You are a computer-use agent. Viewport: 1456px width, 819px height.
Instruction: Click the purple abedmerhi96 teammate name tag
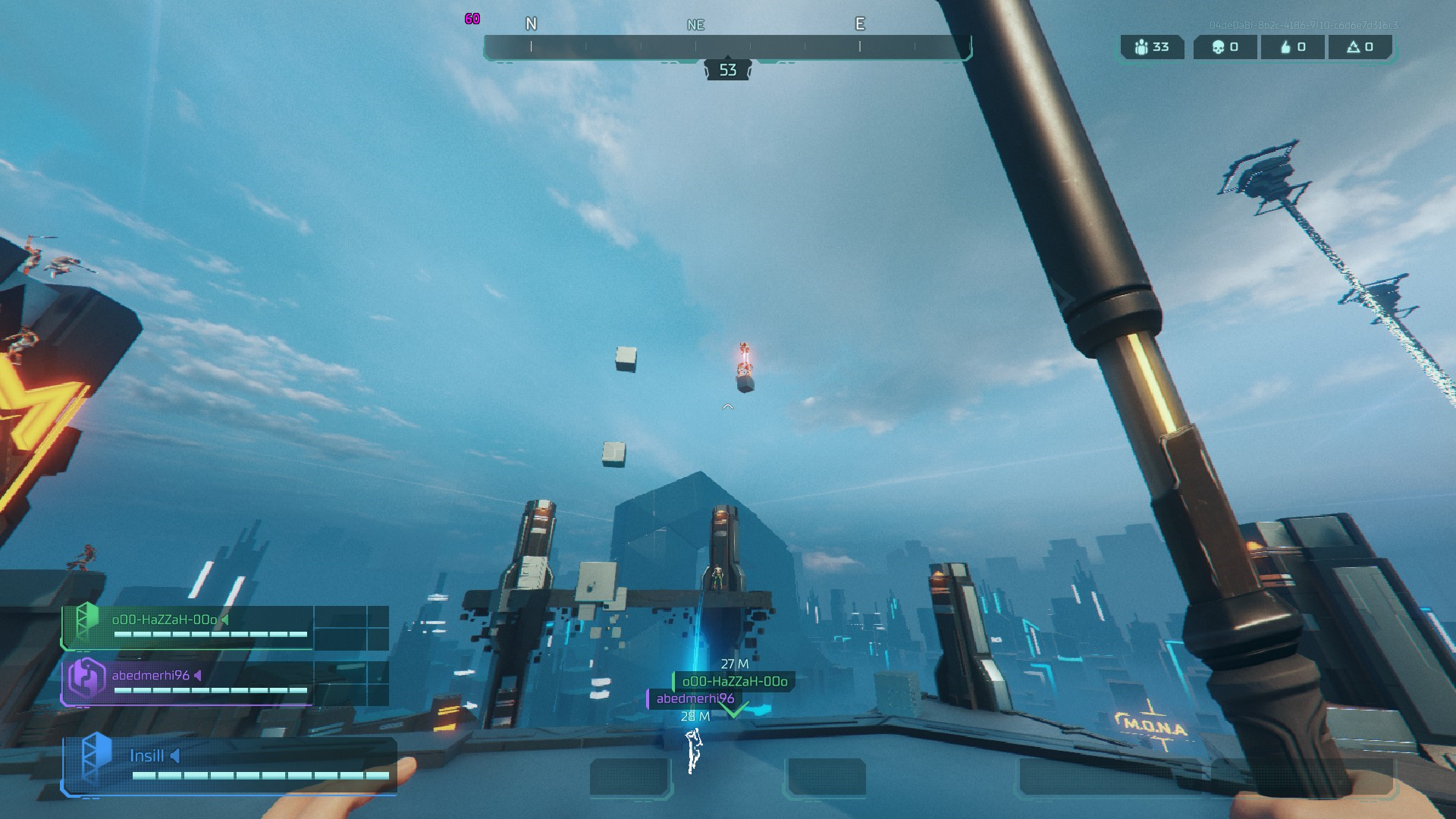[695, 698]
